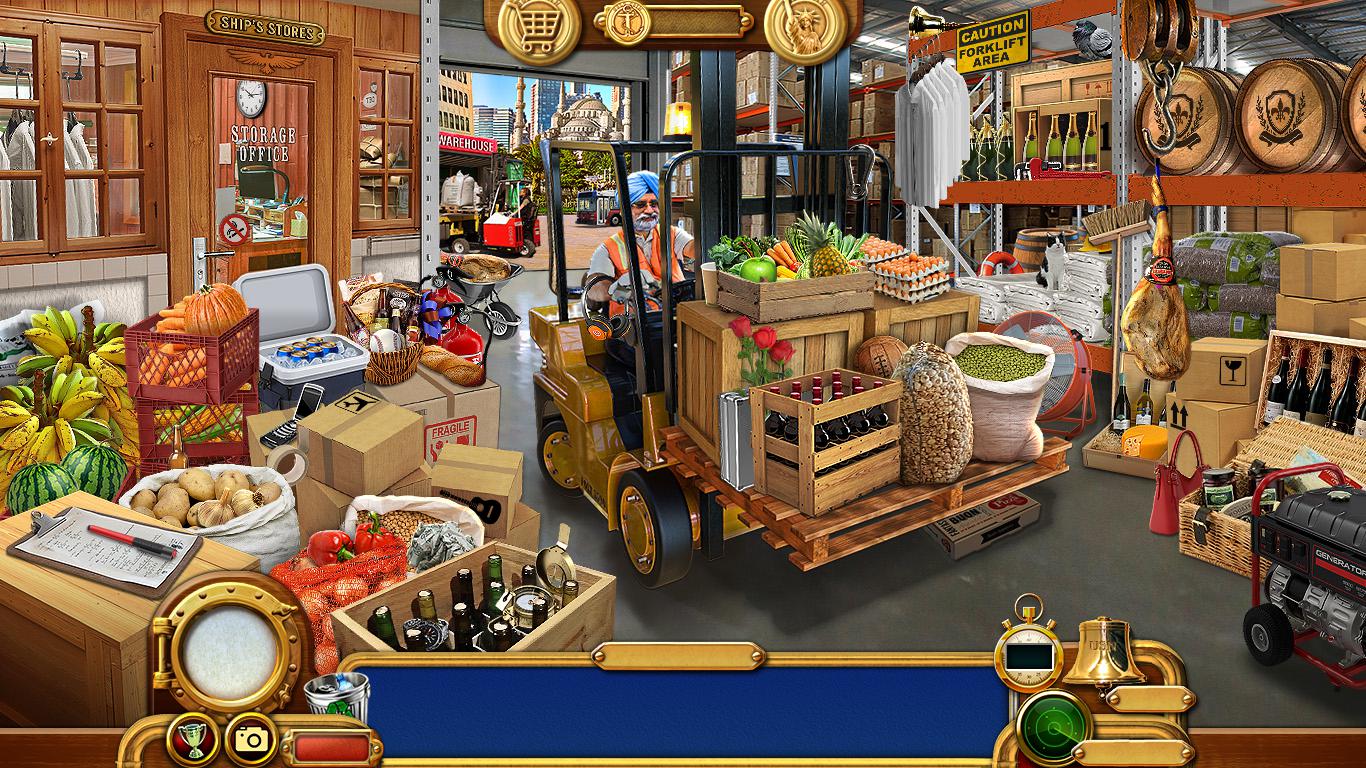Take a screenshot with the camera button
This screenshot has height=768, width=1366.
click(251, 739)
